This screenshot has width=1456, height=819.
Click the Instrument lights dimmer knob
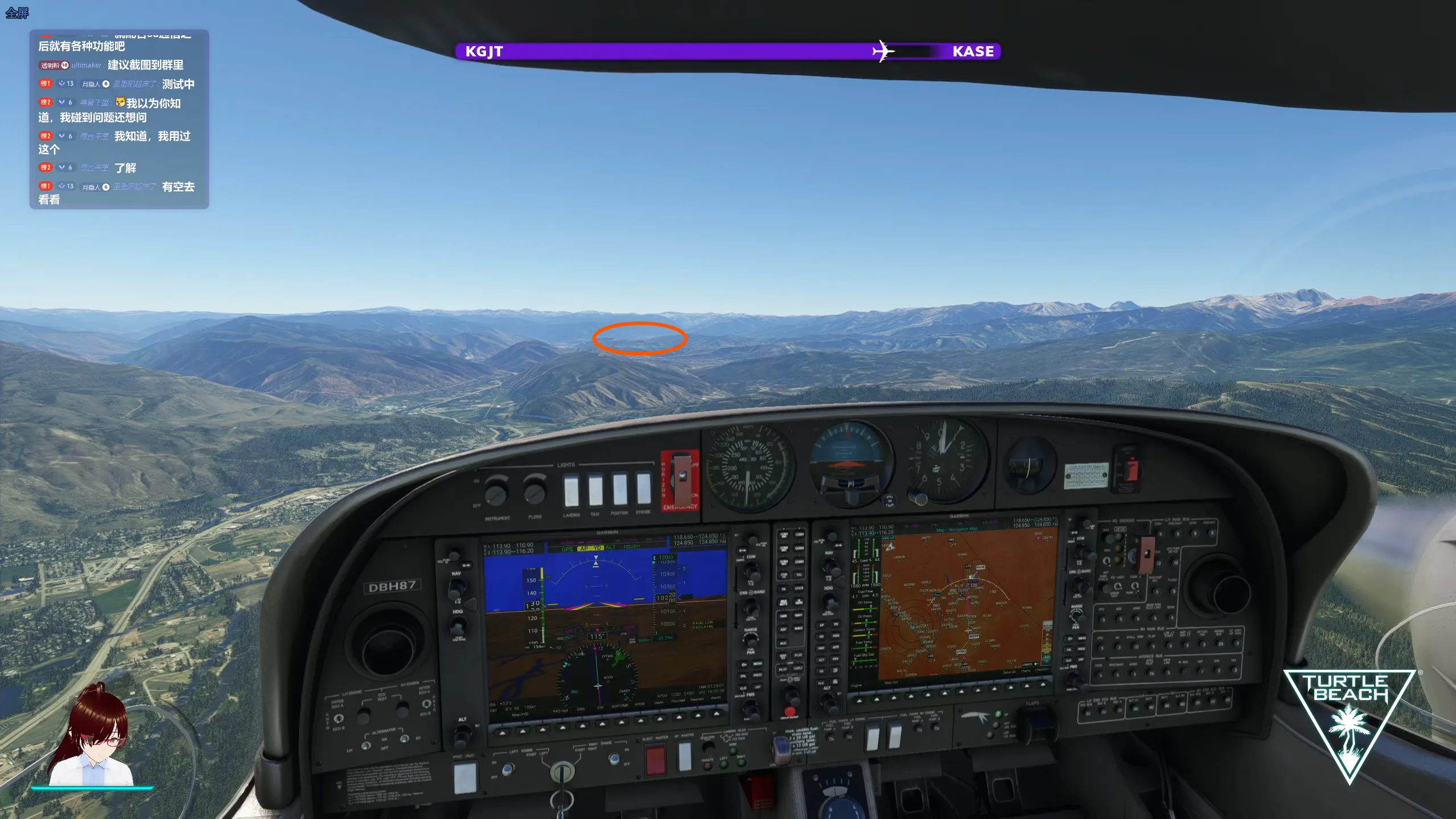click(x=496, y=493)
